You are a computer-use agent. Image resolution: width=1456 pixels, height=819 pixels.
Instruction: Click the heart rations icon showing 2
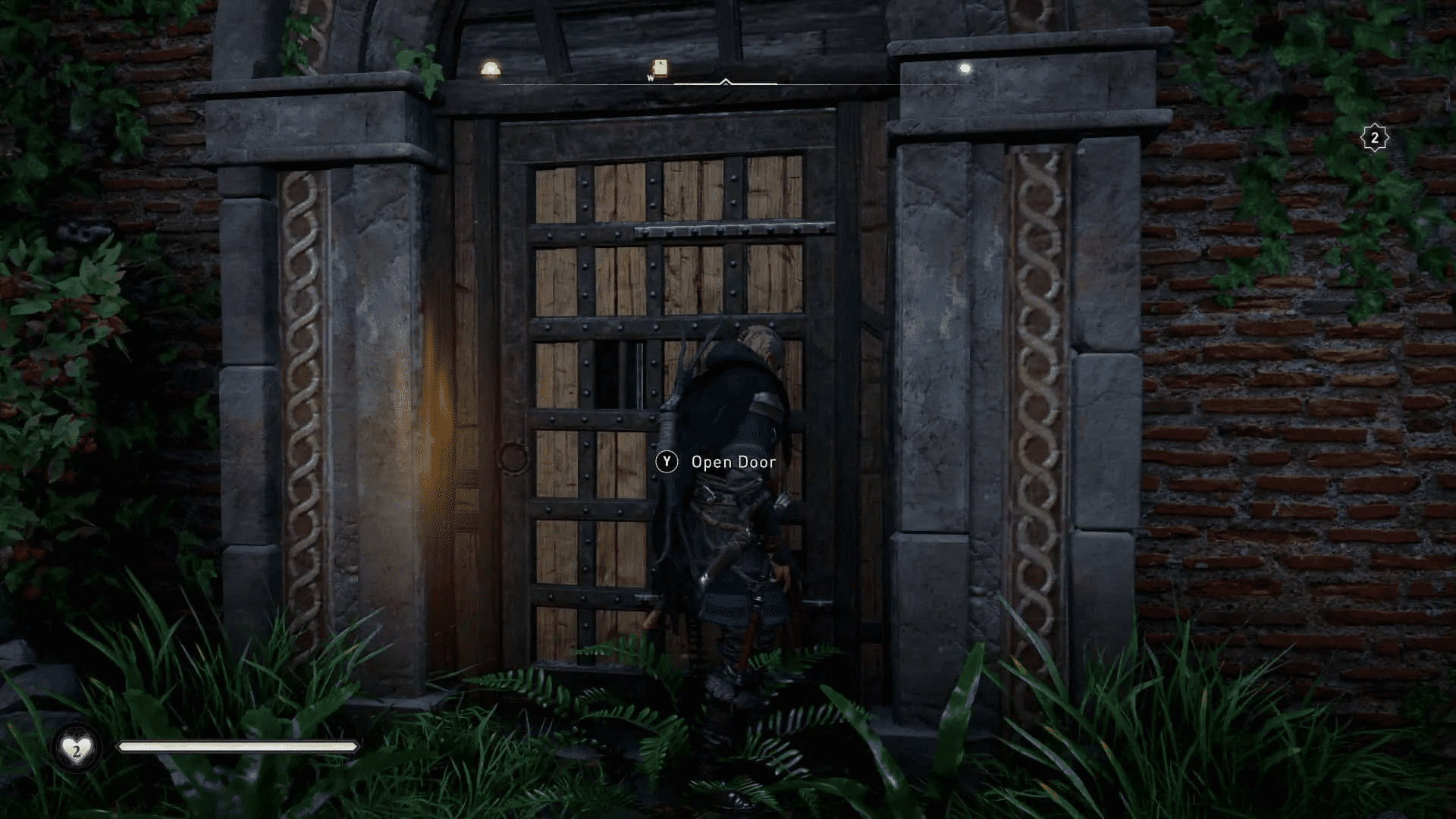76,747
